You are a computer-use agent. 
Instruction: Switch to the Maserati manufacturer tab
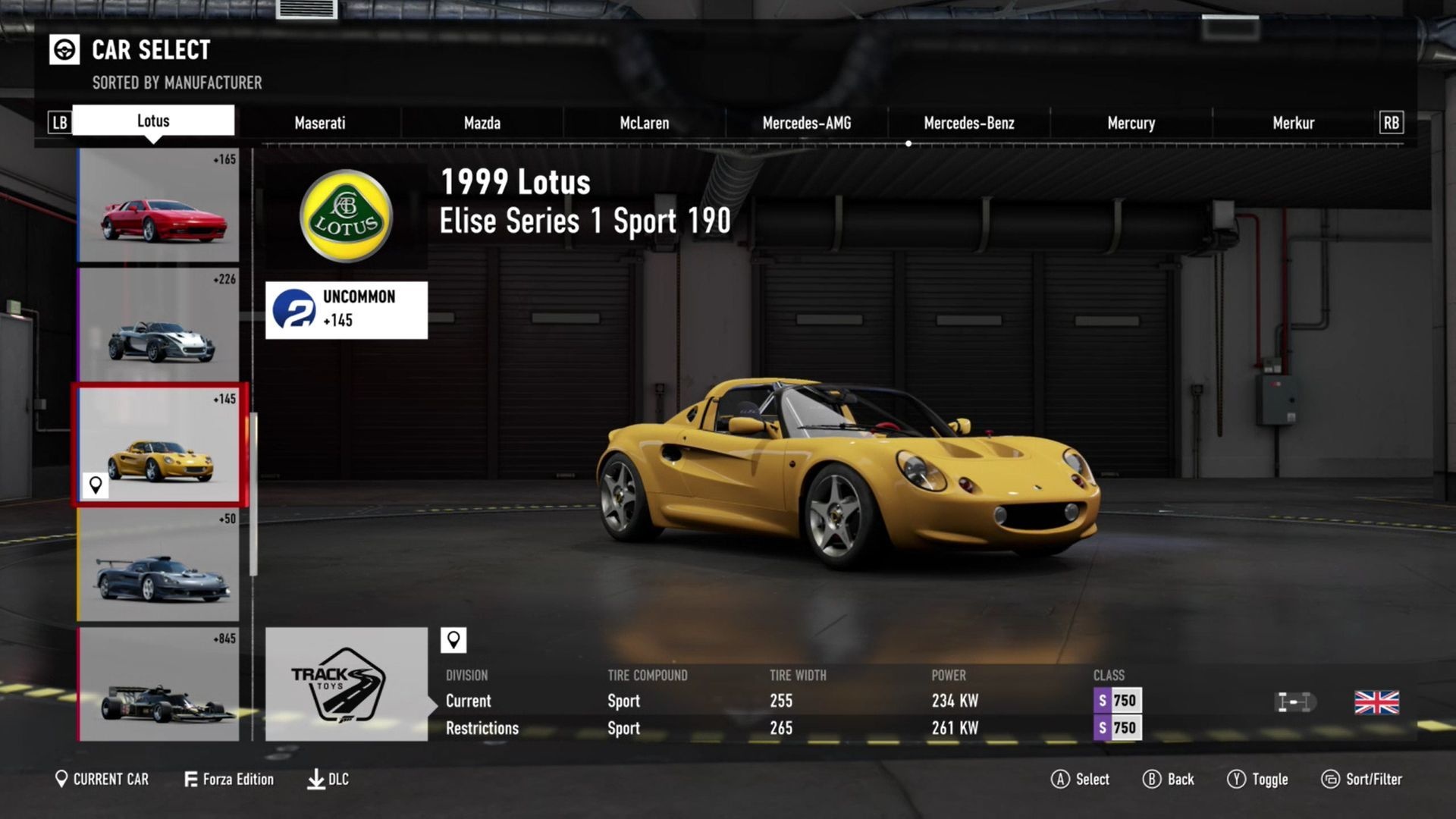point(319,123)
